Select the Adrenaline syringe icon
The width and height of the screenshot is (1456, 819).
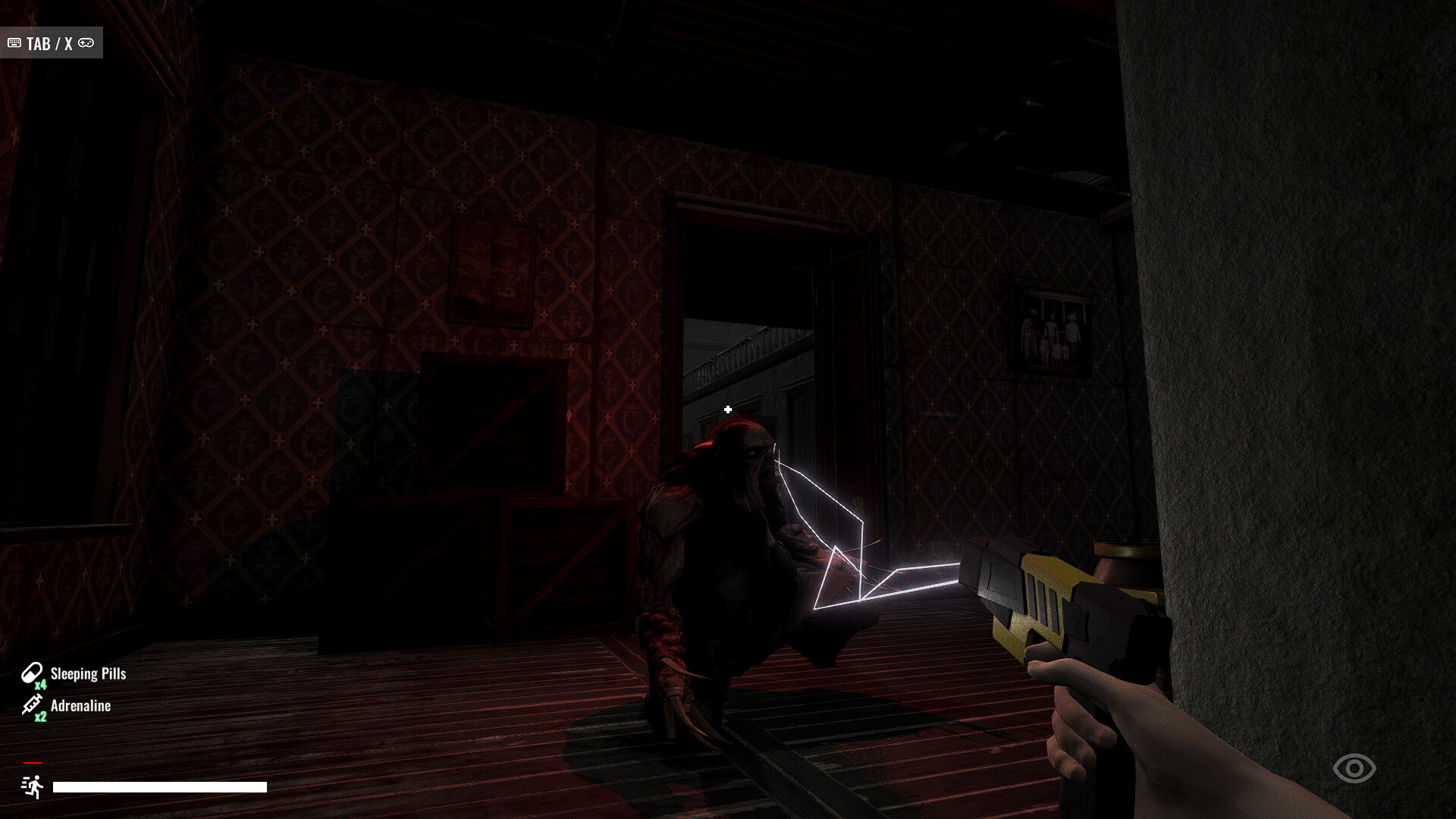pyautogui.click(x=30, y=703)
